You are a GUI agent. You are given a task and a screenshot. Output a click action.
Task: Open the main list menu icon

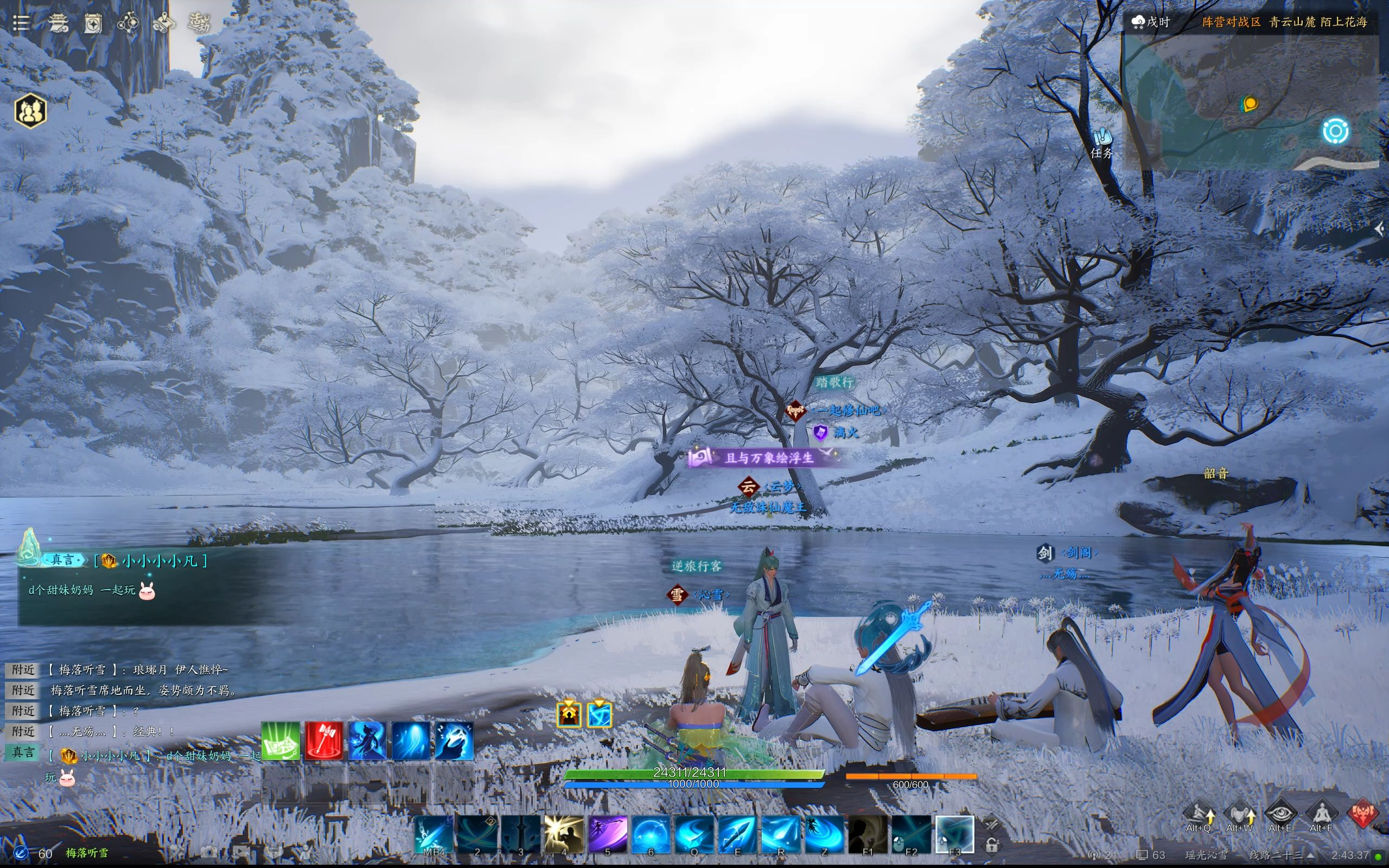21,23
